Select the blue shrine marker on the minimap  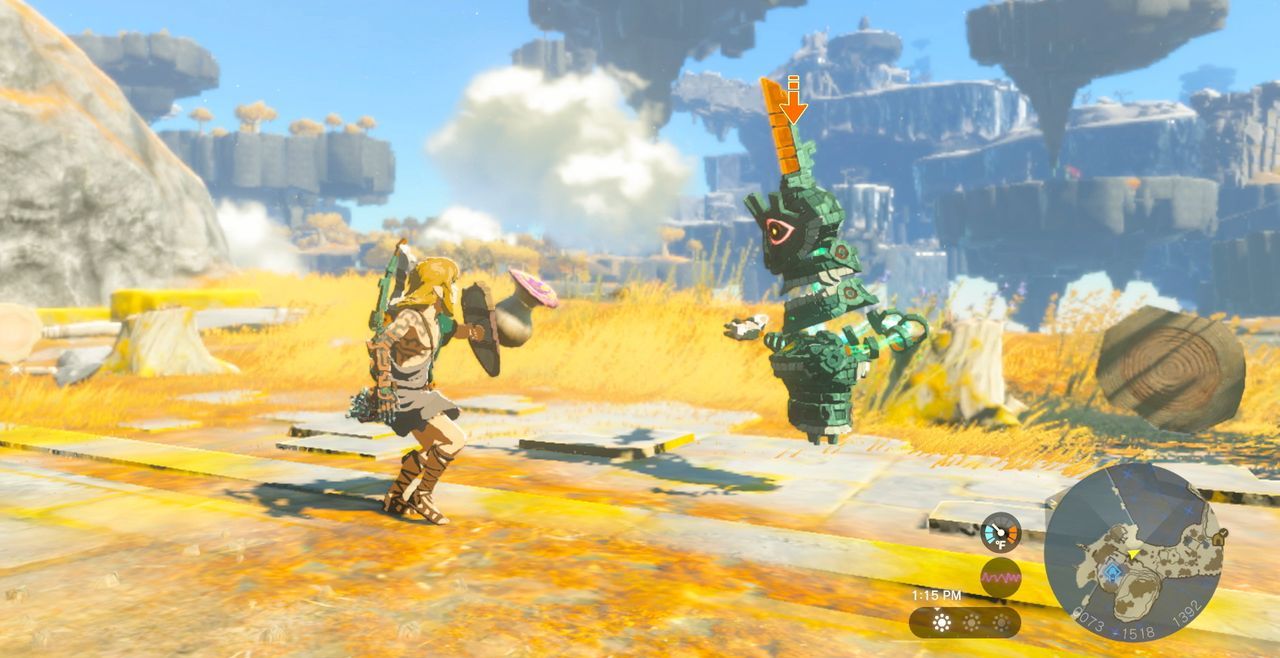[x=1112, y=572]
